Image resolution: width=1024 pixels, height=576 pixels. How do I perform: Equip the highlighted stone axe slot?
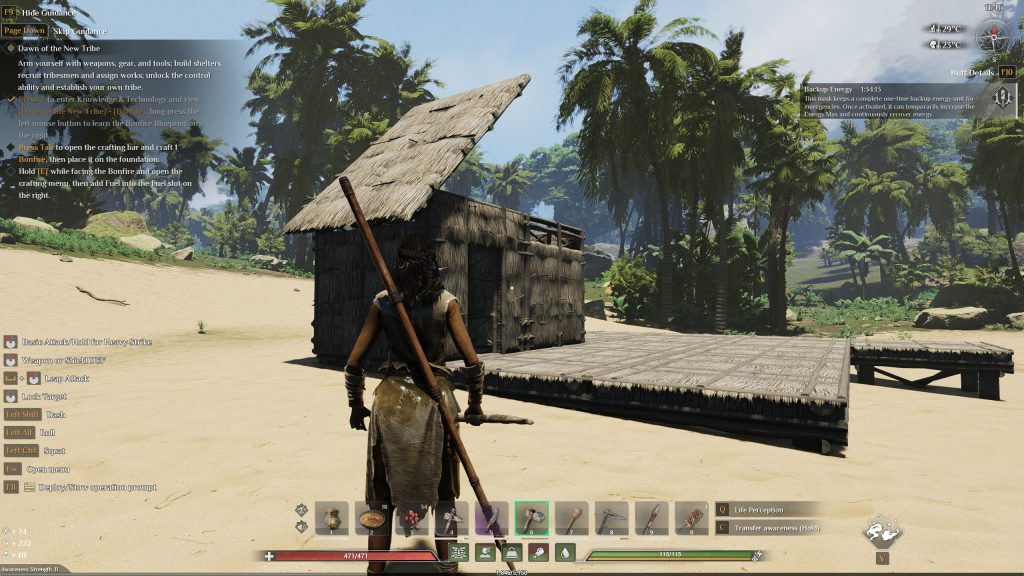pyautogui.click(x=532, y=518)
